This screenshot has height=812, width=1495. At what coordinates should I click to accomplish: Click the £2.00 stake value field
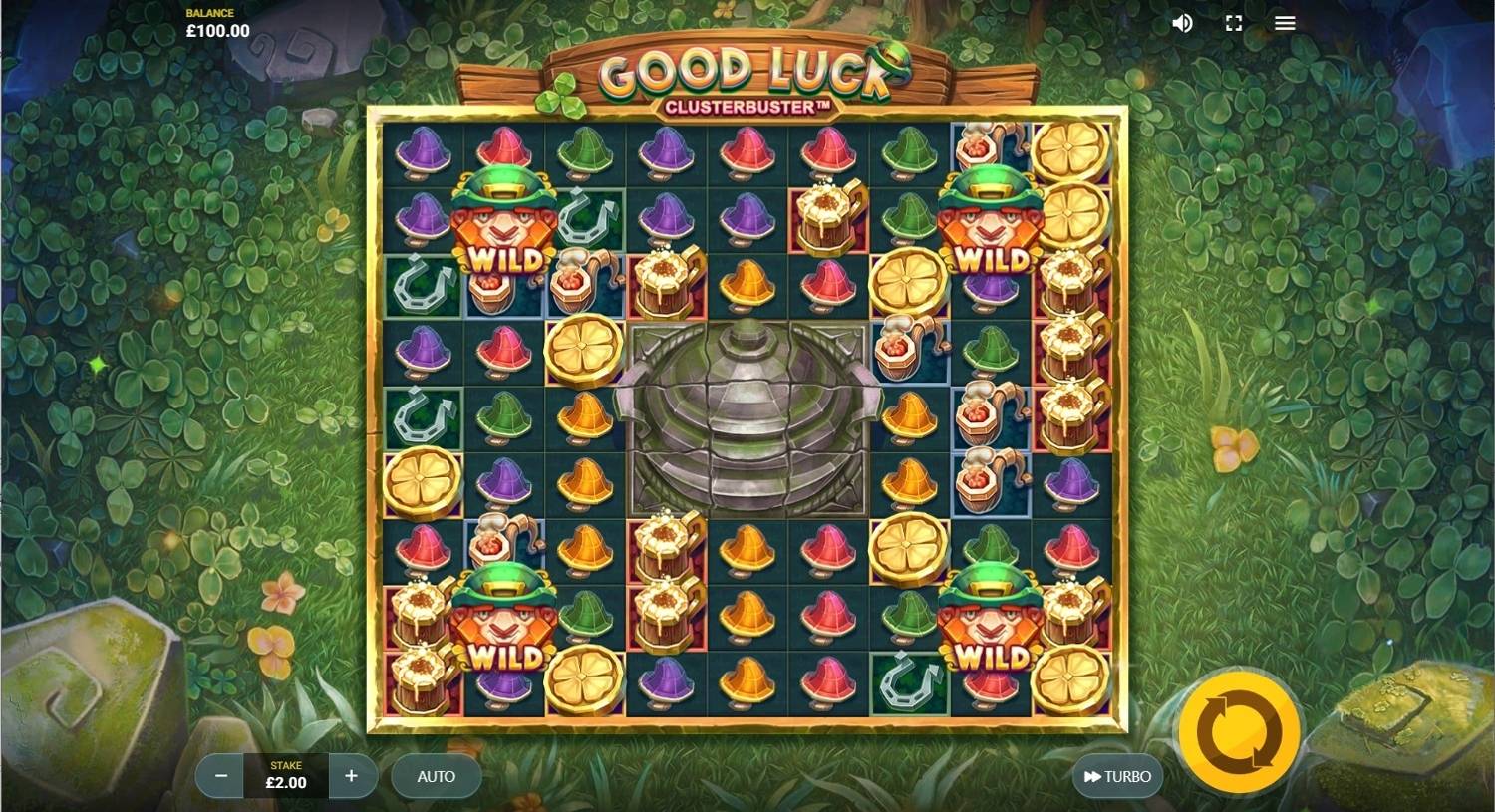(x=286, y=782)
